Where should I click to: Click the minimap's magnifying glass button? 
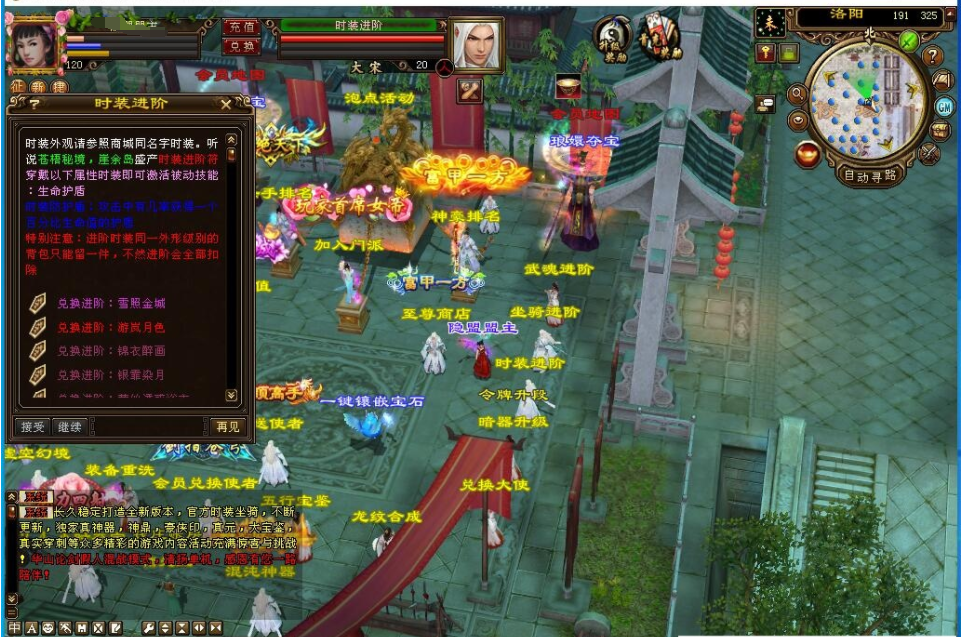[797, 95]
